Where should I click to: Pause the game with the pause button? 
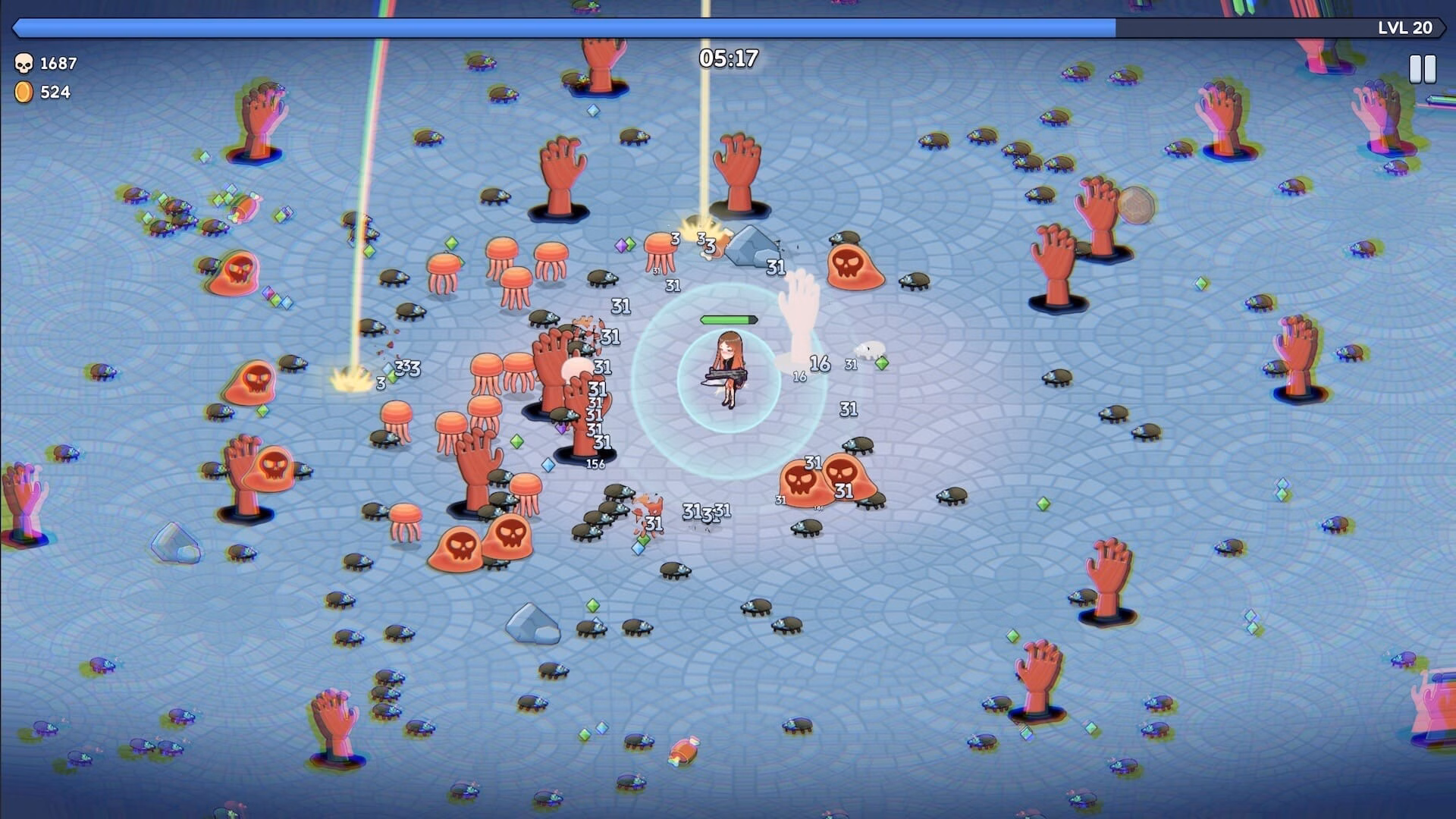click(x=1422, y=69)
